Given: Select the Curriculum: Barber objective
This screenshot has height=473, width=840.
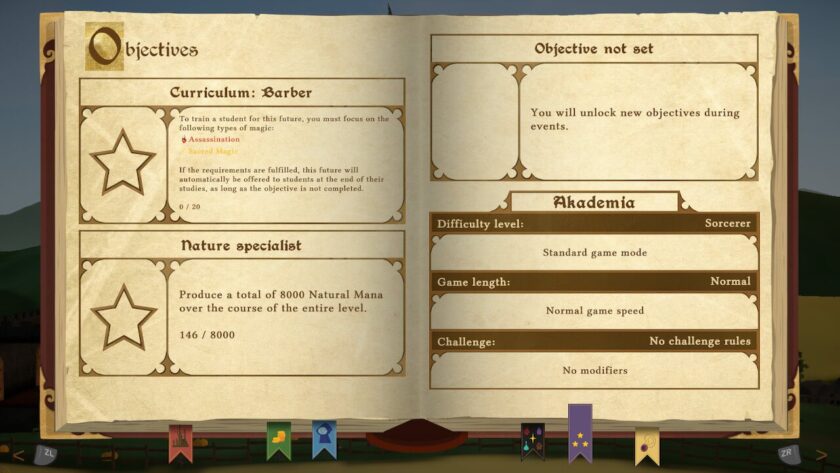Looking at the screenshot, I should 241,93.
